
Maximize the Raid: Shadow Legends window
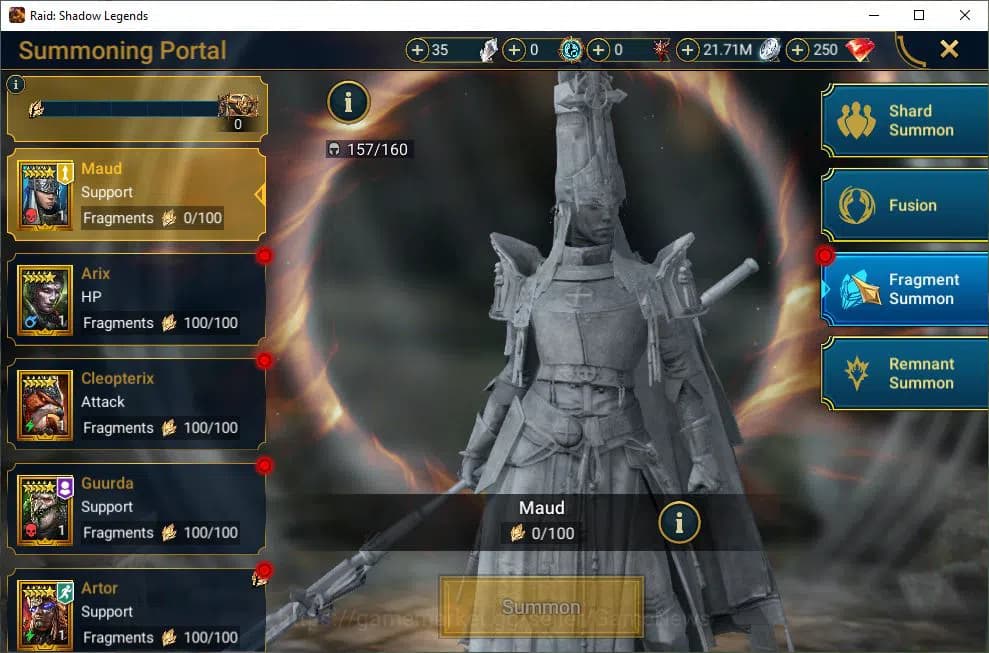(919, 15)
